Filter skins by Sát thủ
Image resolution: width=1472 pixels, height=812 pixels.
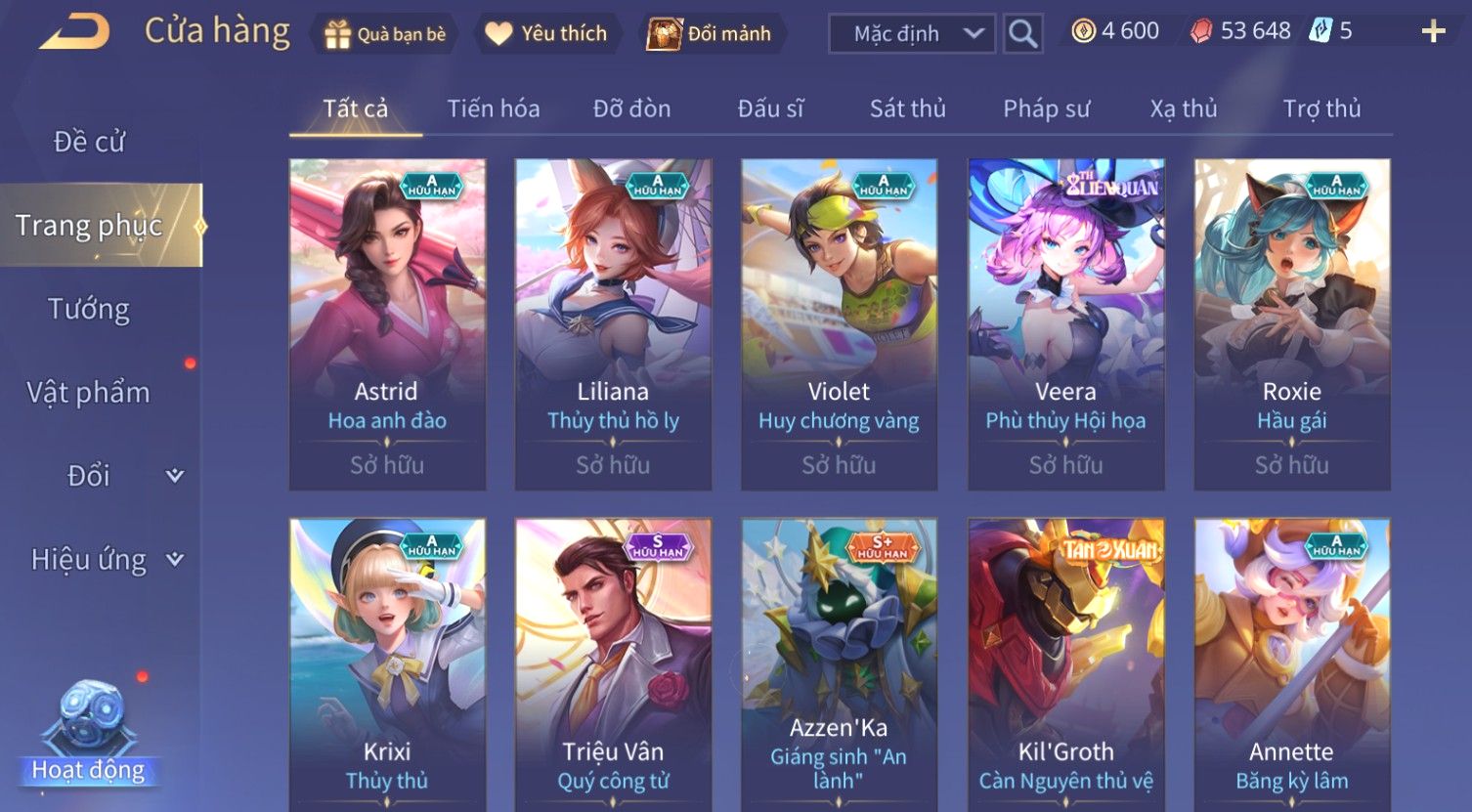coord(907,108)
